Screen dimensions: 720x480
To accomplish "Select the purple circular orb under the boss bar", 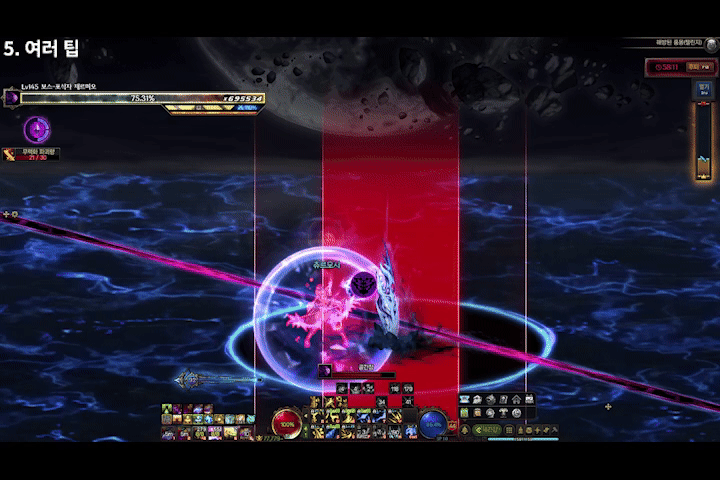I will (37, 128).
